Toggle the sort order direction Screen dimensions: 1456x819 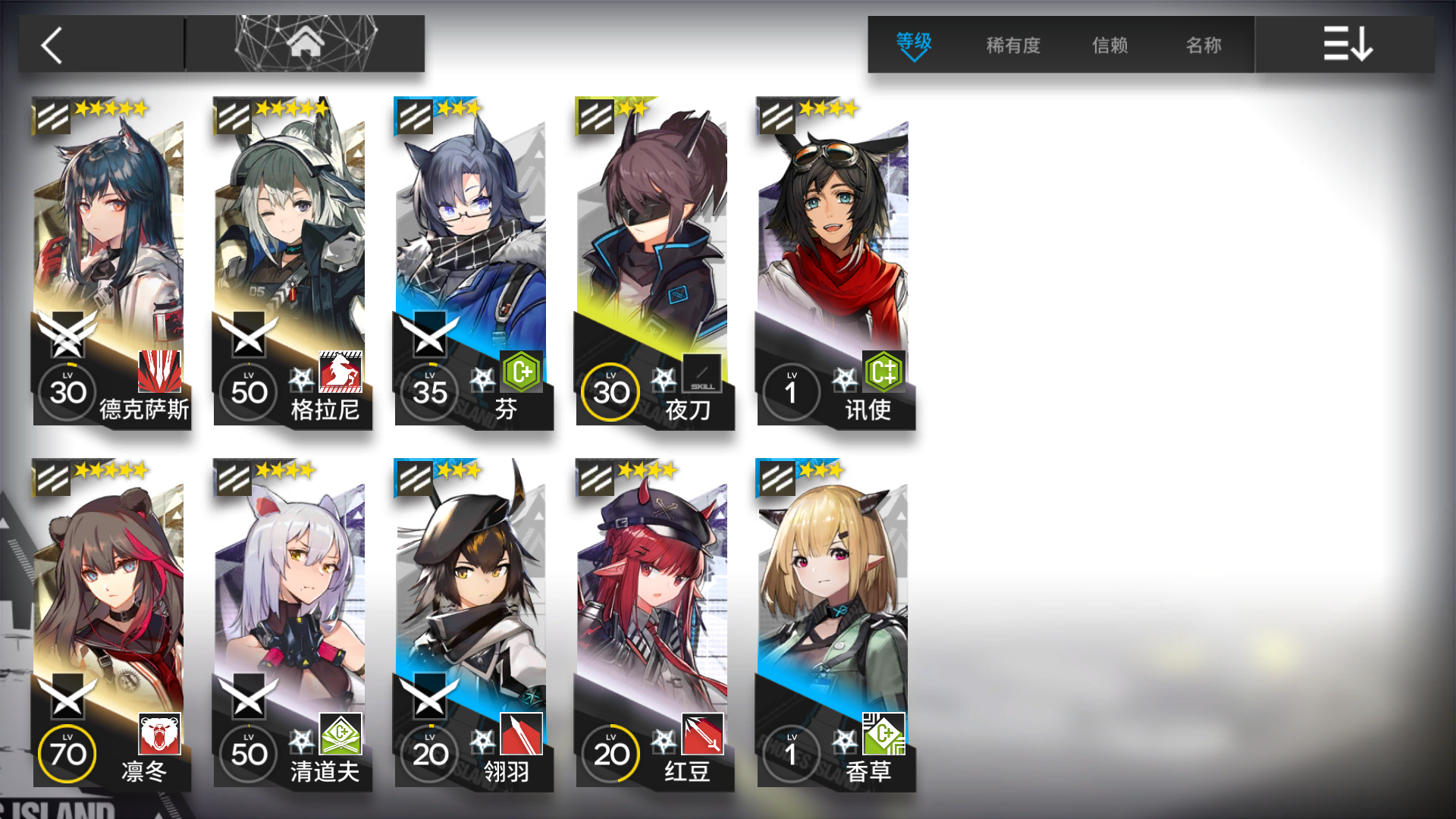[x=1347, y=45]
